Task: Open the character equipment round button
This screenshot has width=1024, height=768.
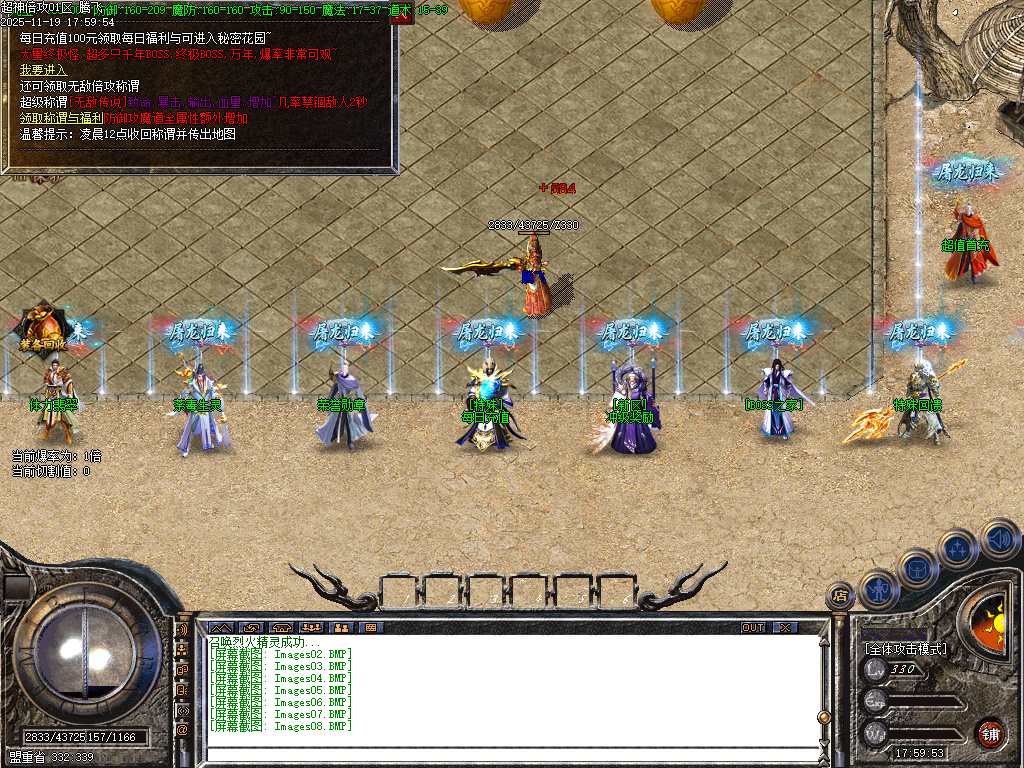Action: (877, 588)
